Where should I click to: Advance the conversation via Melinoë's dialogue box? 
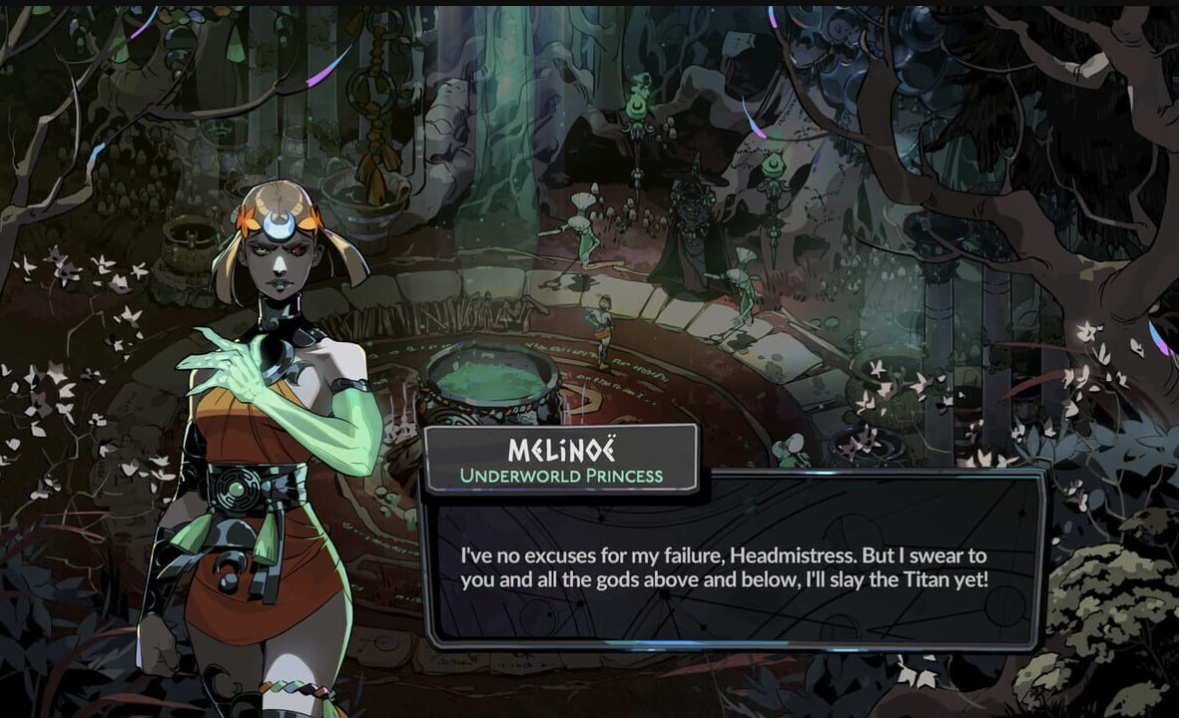(x=733, y=566)
